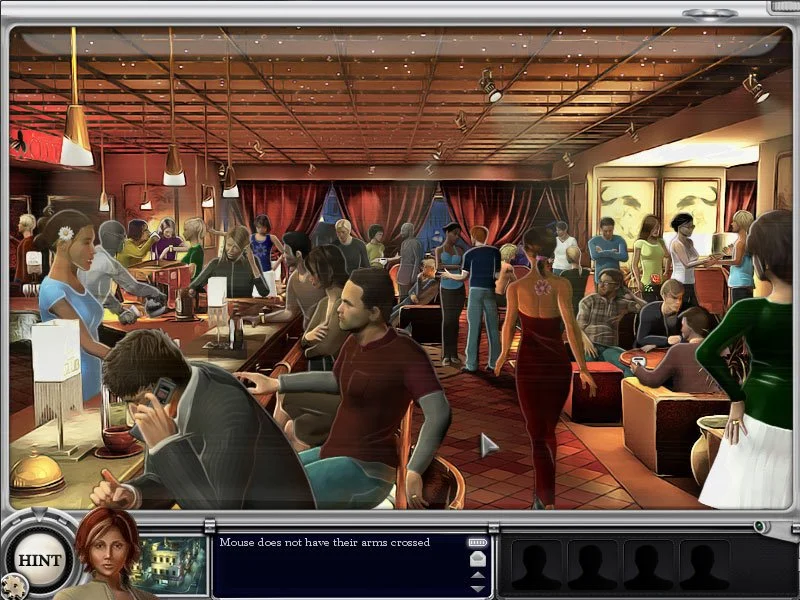Click the round HINT button

point(39,559)
